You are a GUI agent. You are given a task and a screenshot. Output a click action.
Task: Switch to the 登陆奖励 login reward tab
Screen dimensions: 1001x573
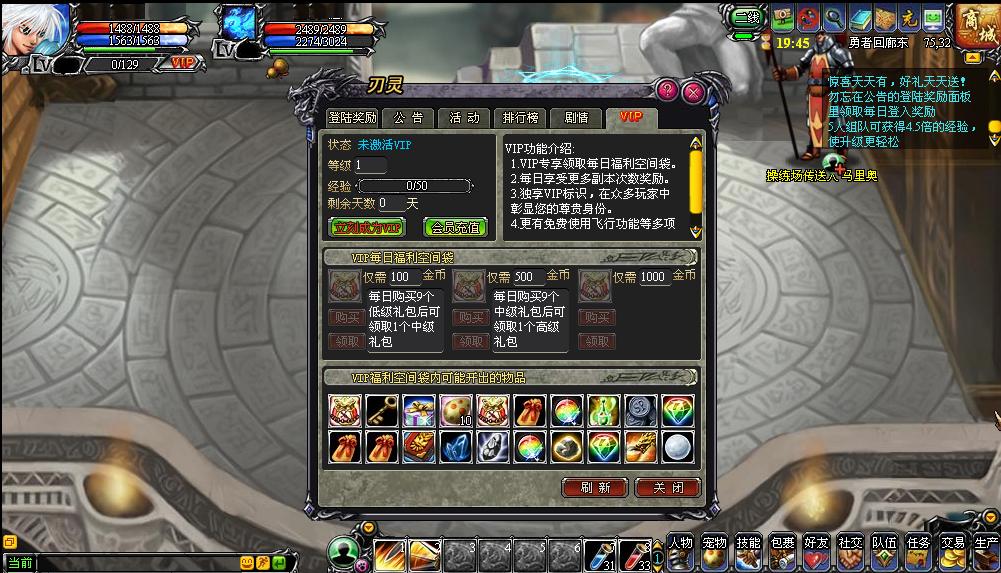coord(353,118)
